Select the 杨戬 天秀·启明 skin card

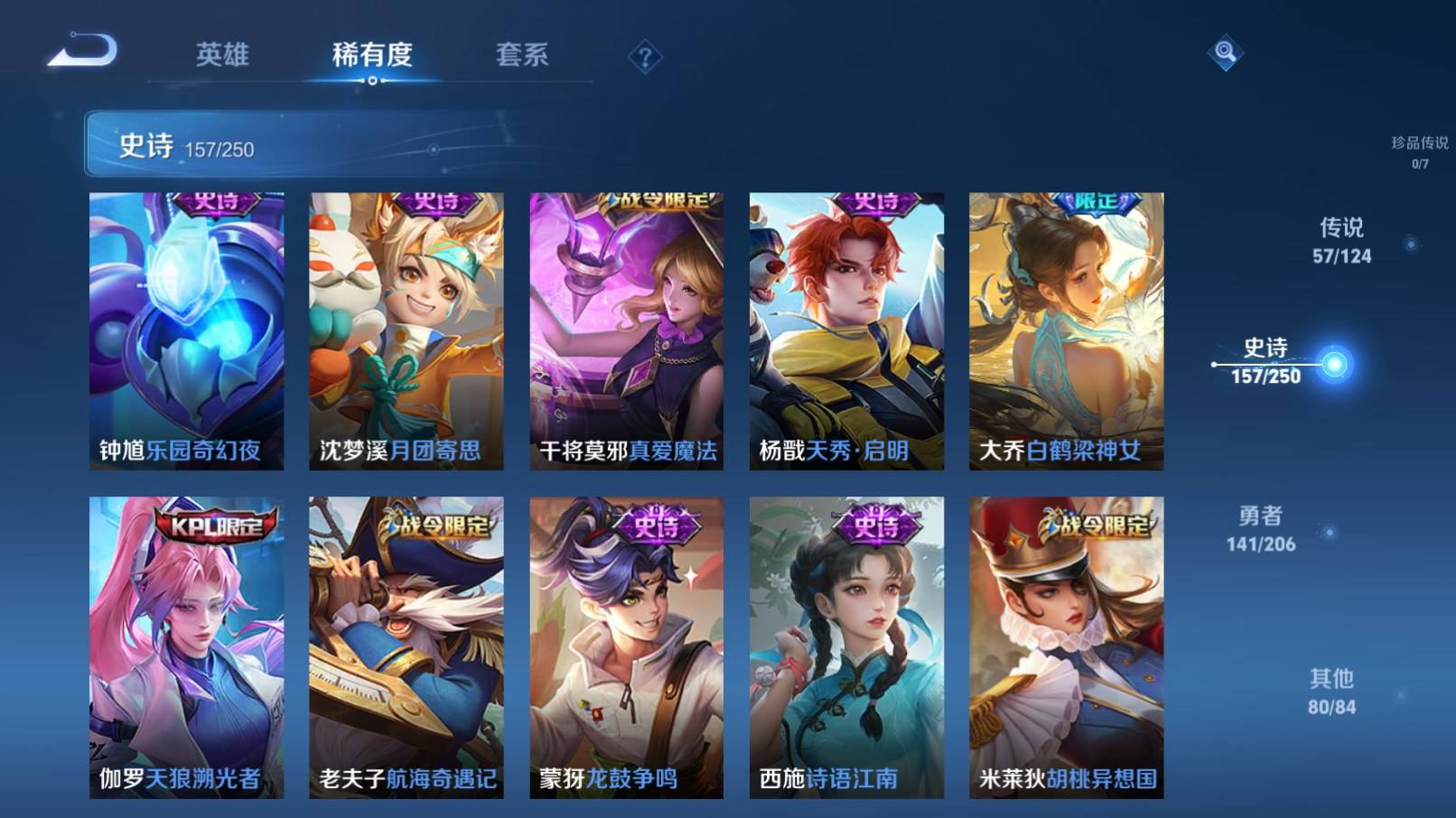click(846, 330)
